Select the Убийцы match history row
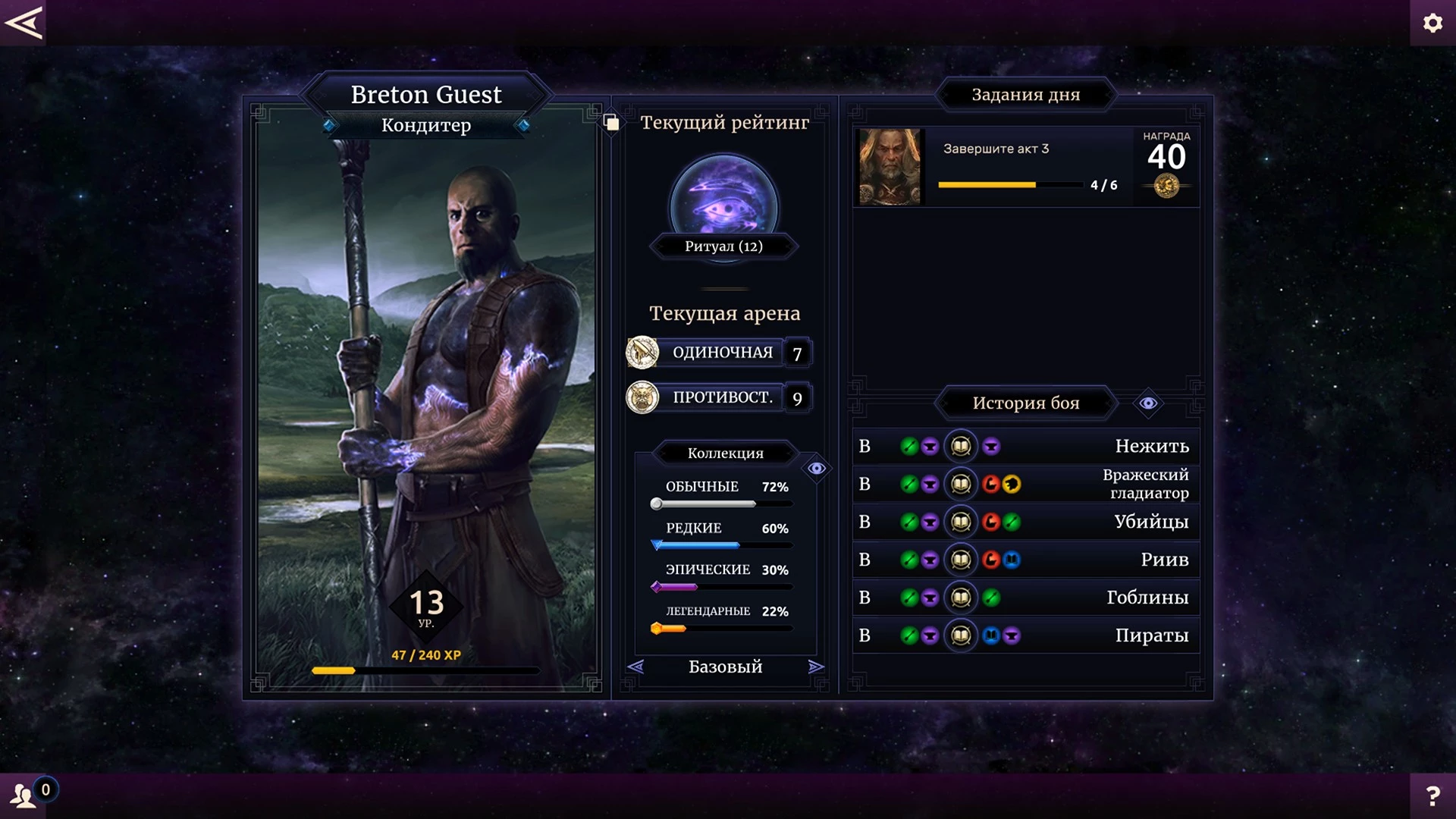The width and height of the screenshot is (1456, 819). tap(1025, 522)
